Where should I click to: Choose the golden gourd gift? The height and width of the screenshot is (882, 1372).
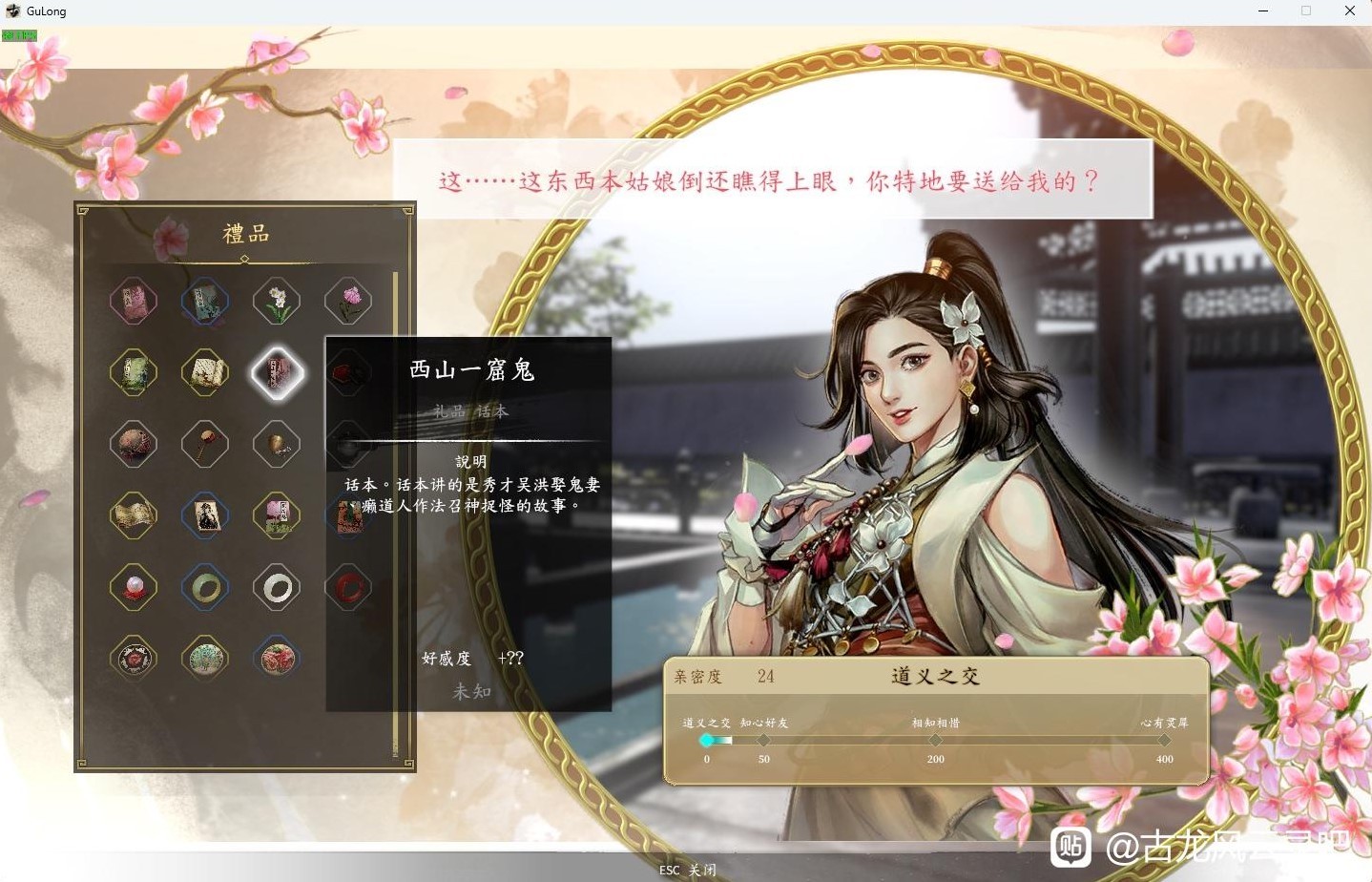(x=277, y=444)
